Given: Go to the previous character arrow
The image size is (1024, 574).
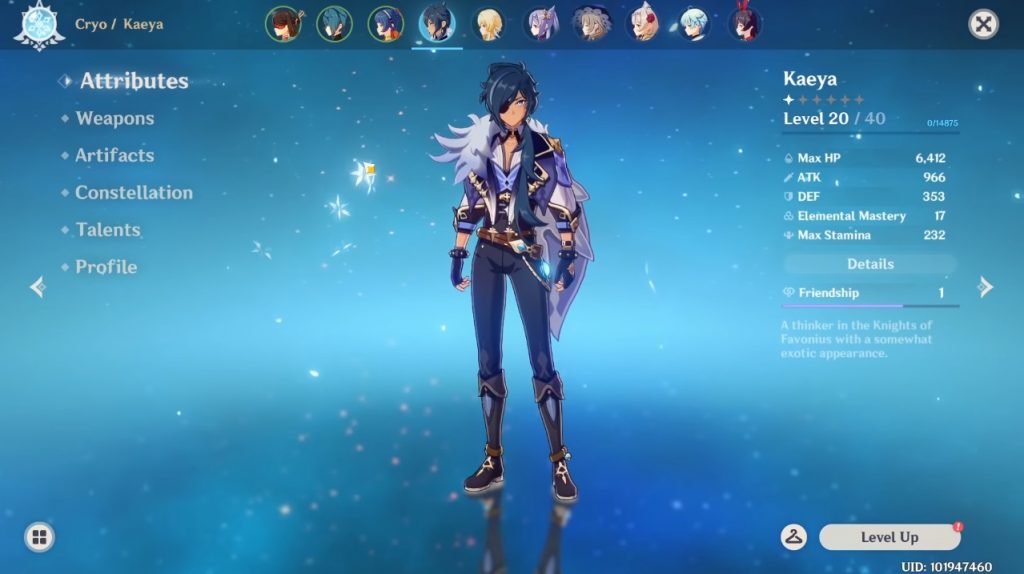Looking at the screenshot, I should [x=38, y=288].
